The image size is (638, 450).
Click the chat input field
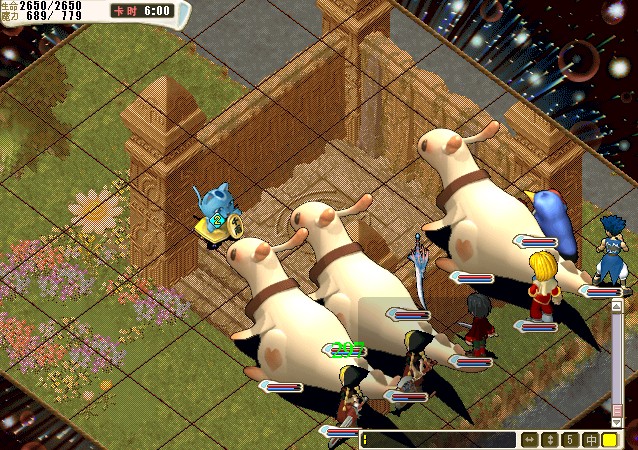tap(437, 440)
